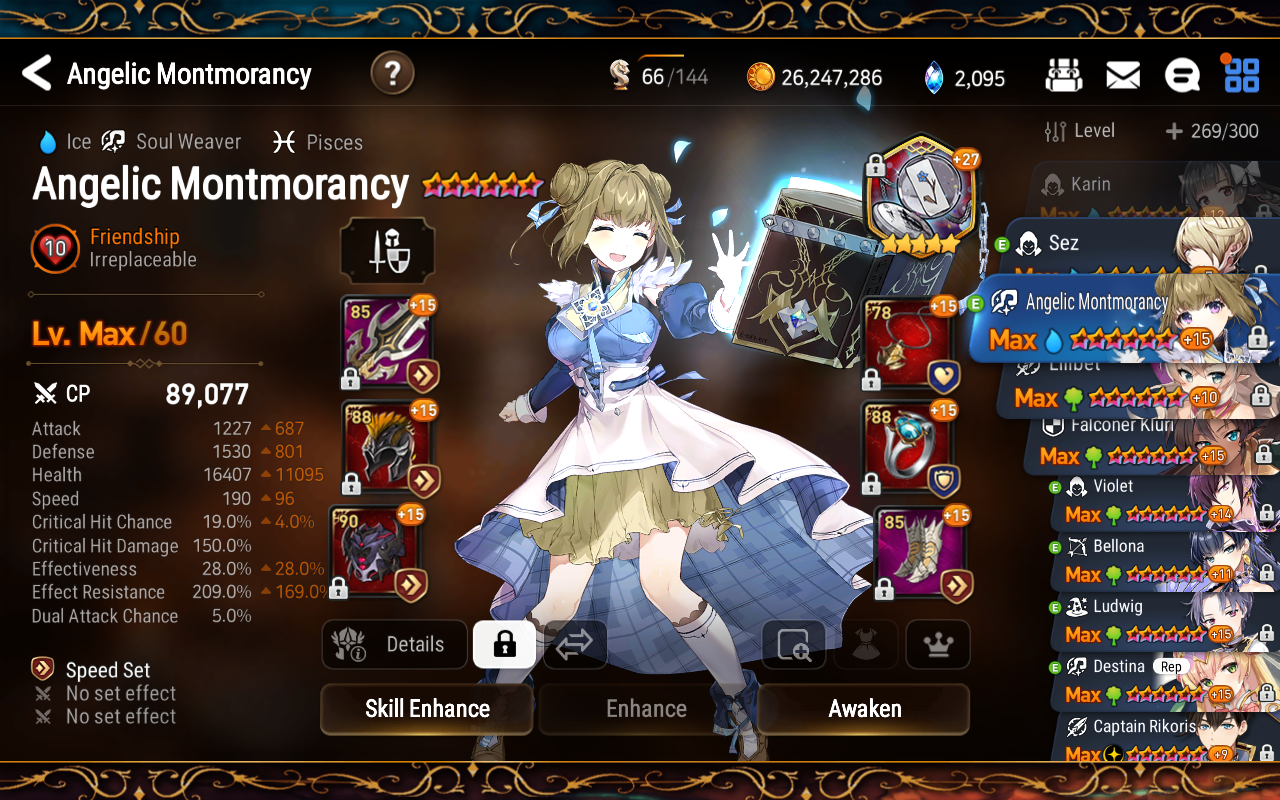This screenshot has height=800, width=1280.
Task: Open the main menu grid icon
Action: coord(1241,75)
